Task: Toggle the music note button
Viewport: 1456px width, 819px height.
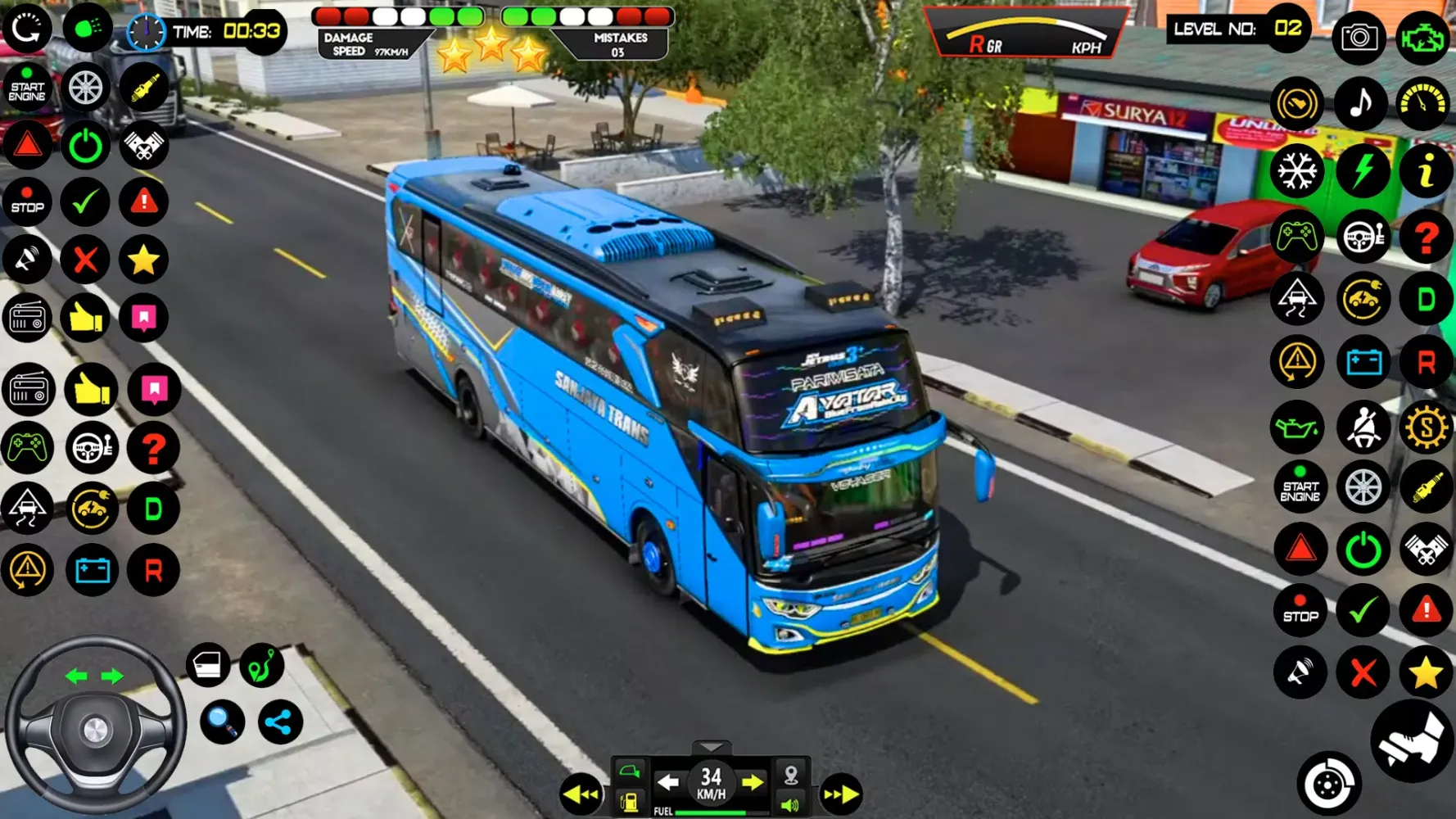Action: point(1360,103)
